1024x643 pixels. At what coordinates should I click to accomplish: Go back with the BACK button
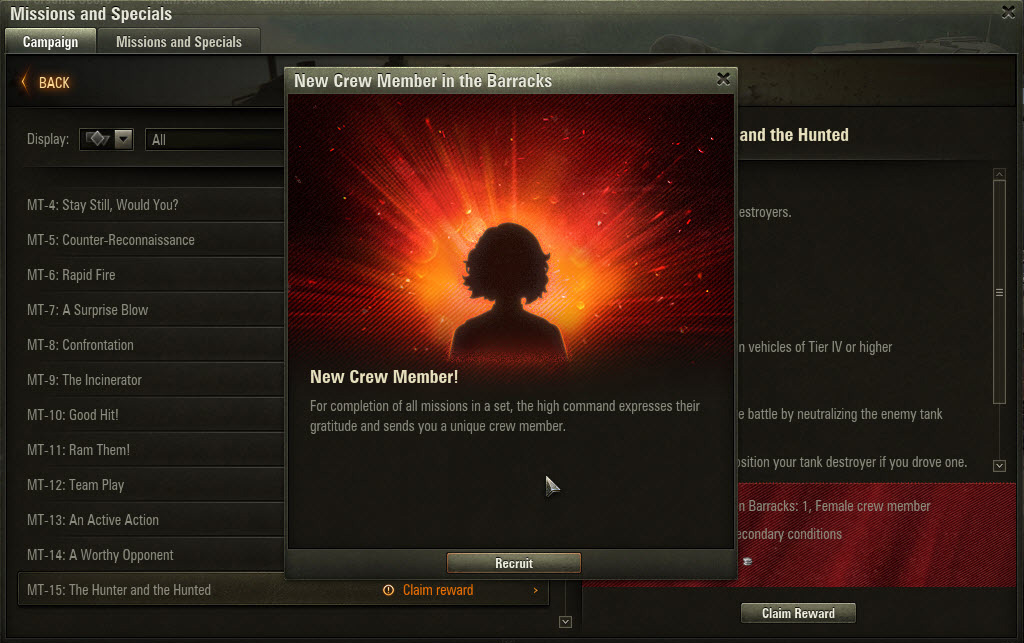pyautogui.click(x=46, y=82)
